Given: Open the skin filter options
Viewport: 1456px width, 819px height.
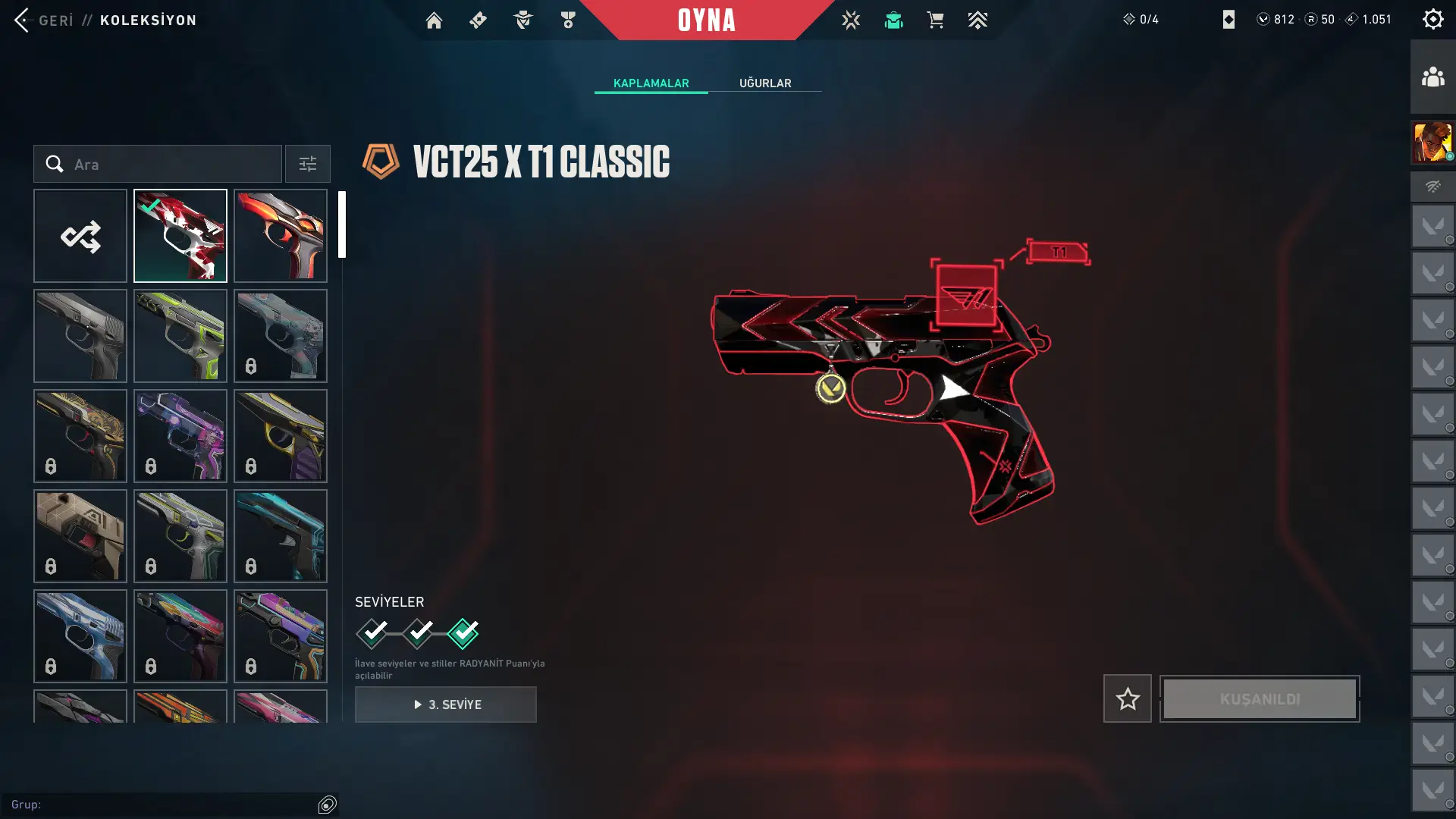Looking at the screenshot, I should click(307, 165).
